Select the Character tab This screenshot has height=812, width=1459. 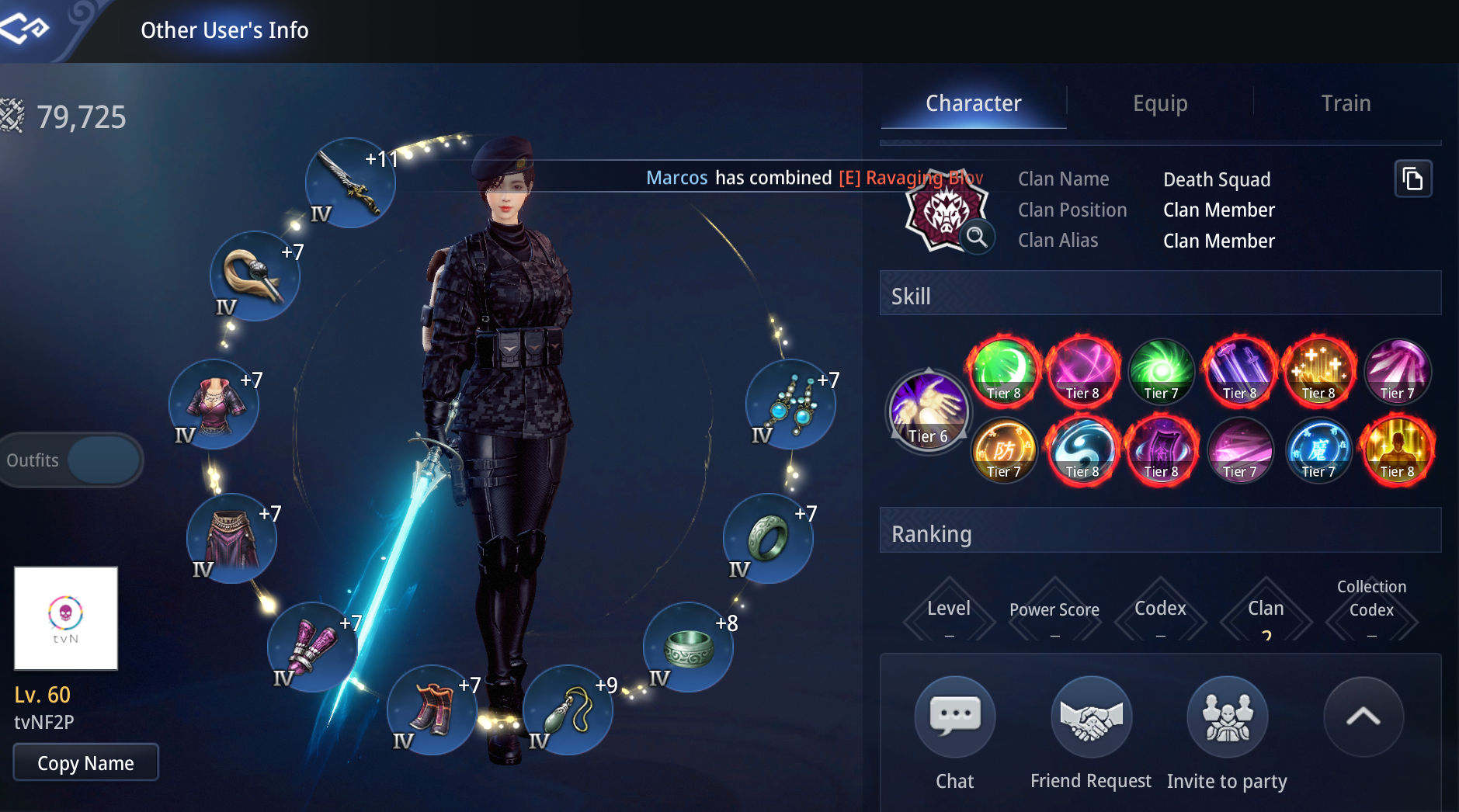click(x=973, y=103)
